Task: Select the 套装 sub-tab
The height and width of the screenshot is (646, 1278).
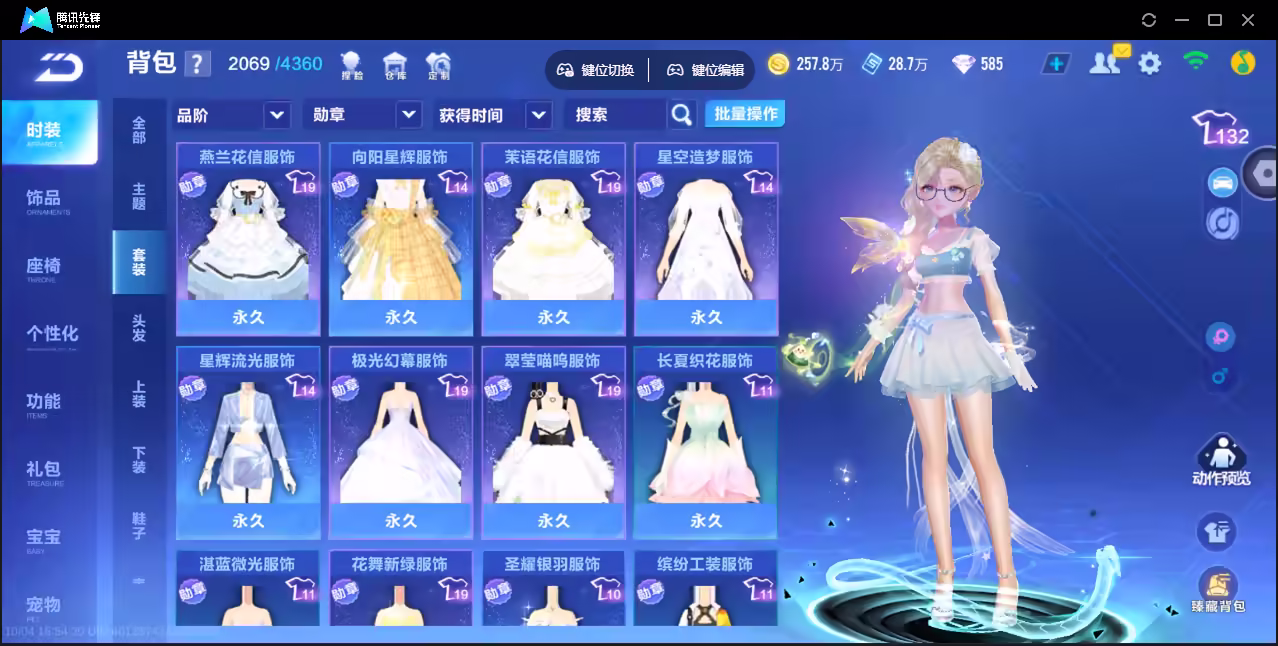Action: (x=139, y=262)
